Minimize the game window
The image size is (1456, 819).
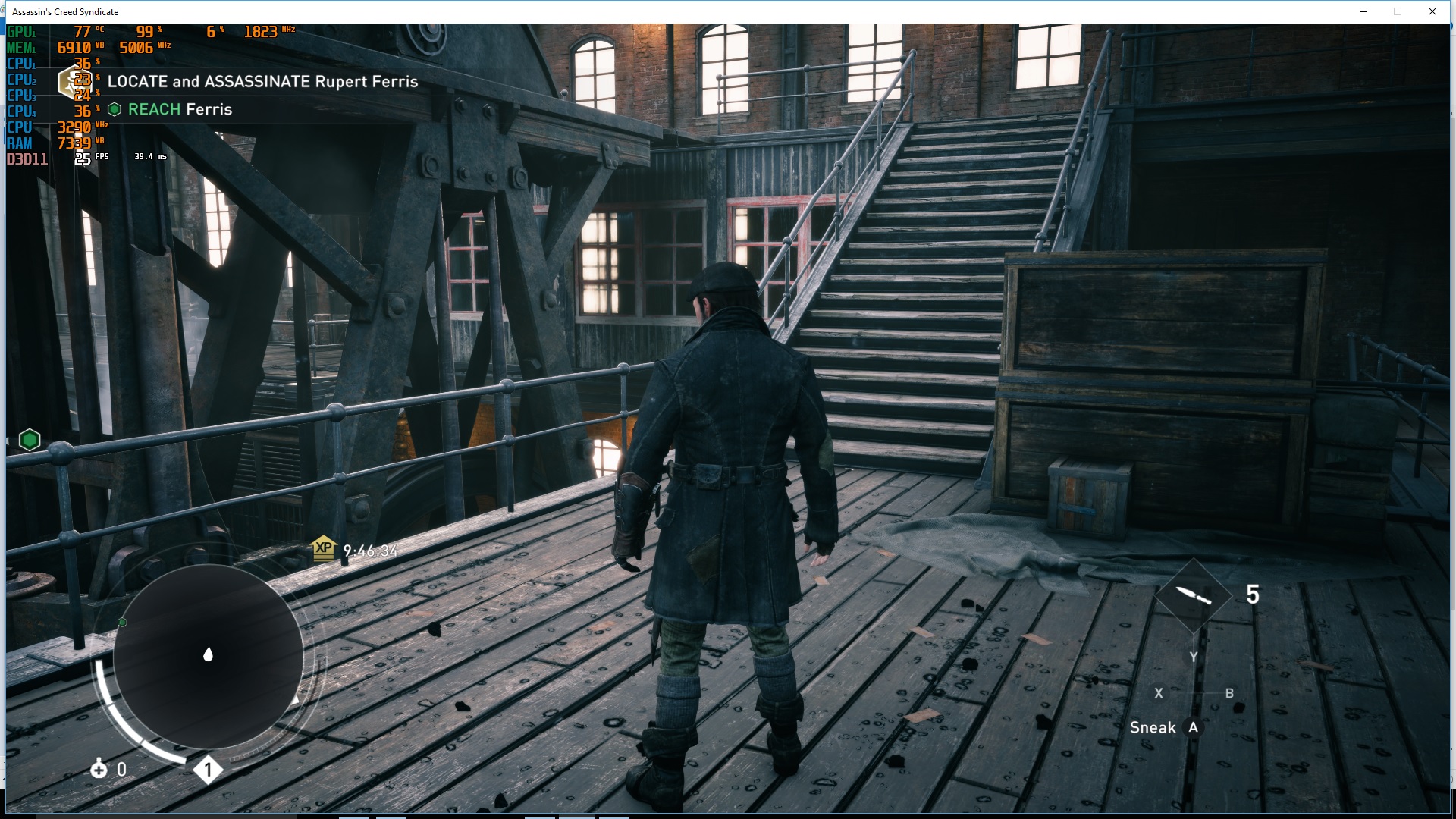pos(1363,11)
